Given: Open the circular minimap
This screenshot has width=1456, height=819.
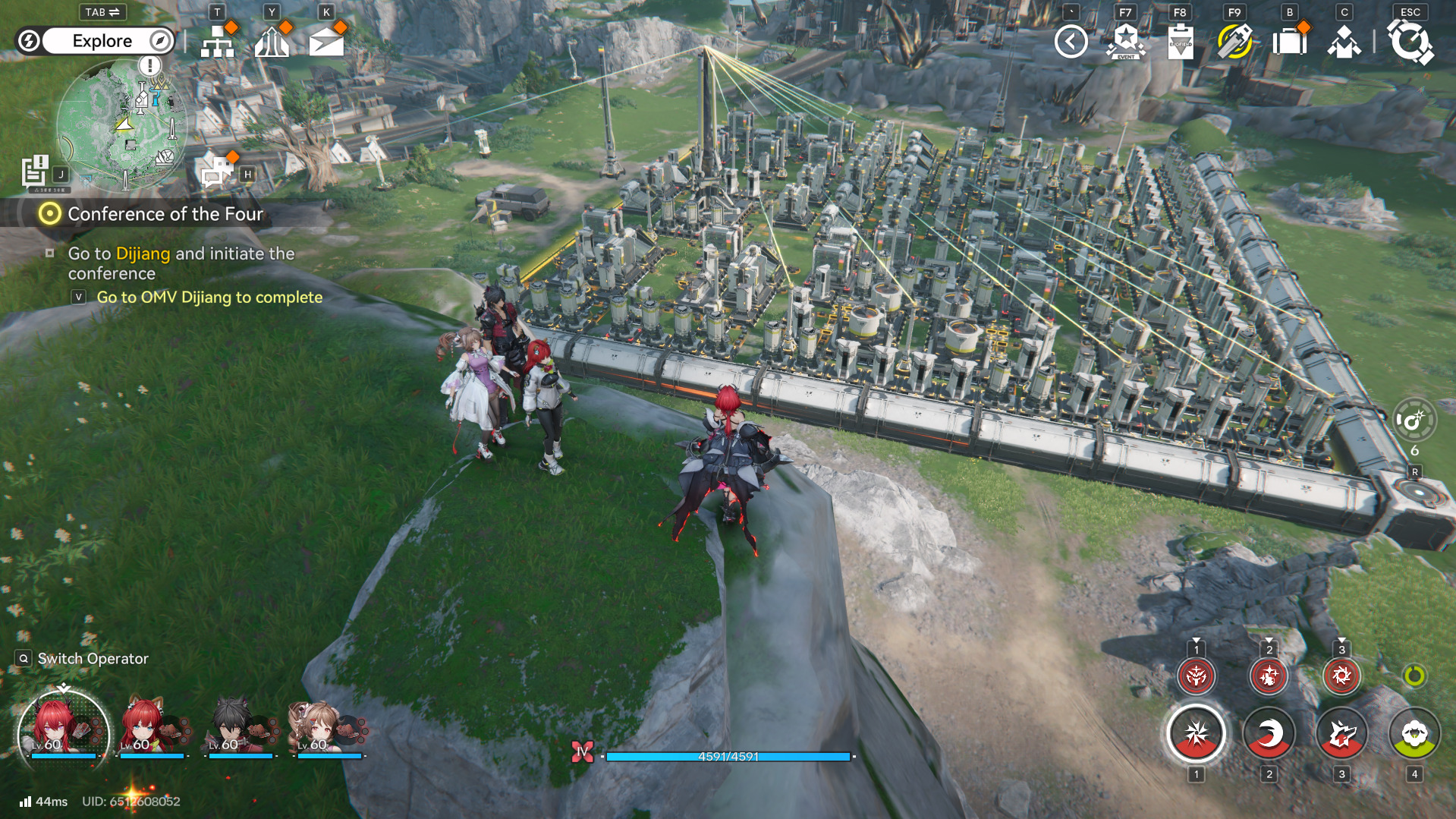Looking at the screenshot, I should (121, 125).
